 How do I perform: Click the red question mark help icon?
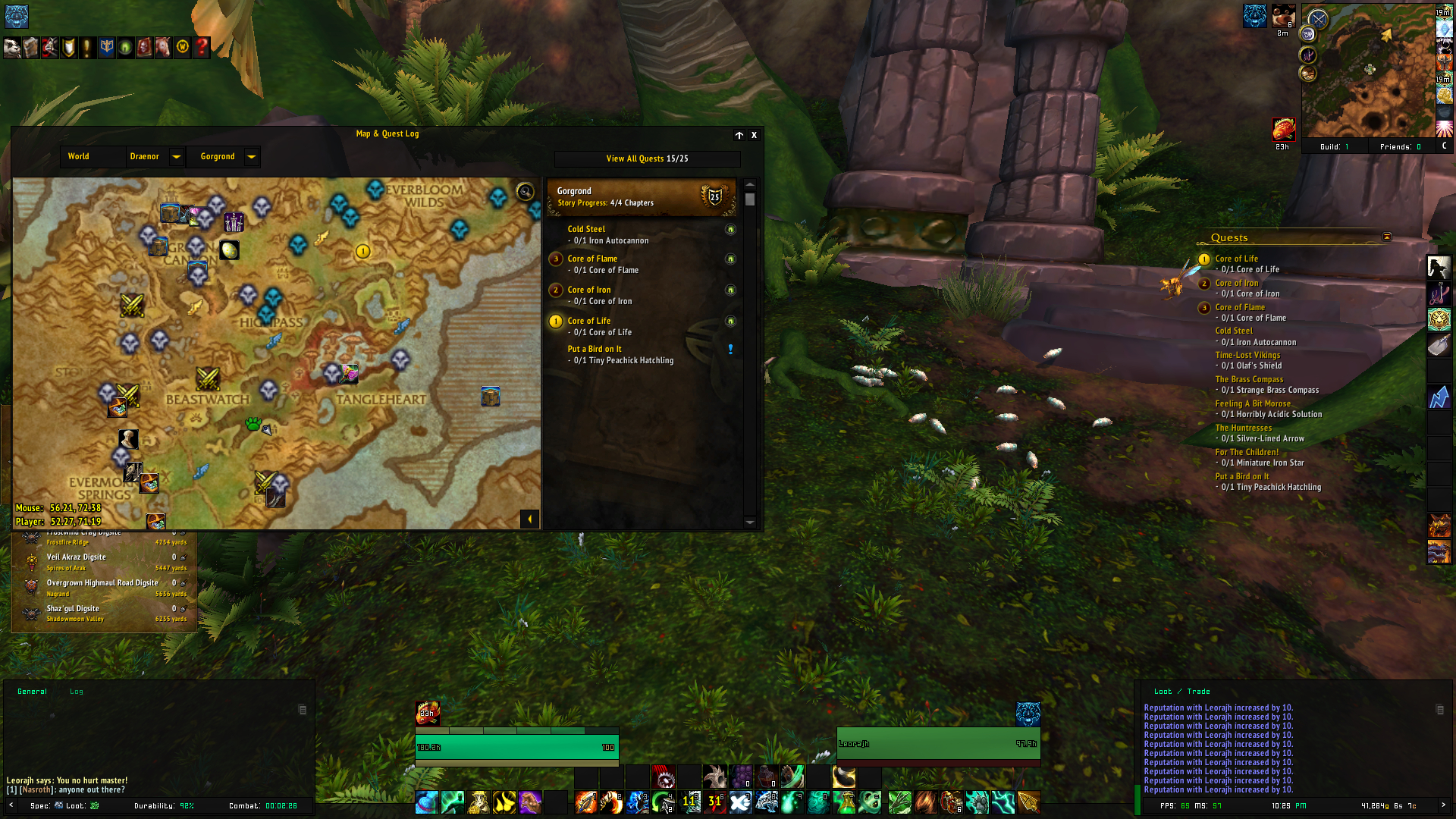202,47
